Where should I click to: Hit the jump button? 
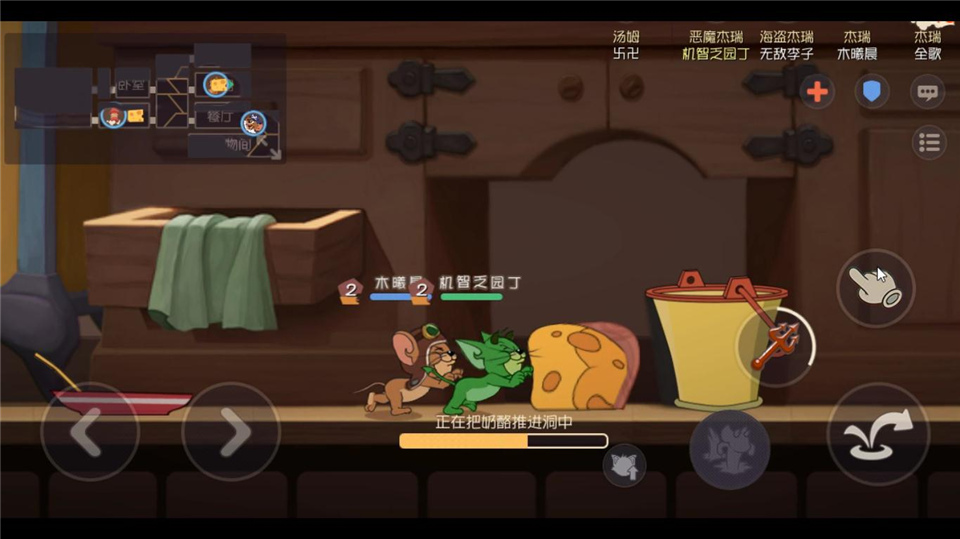(878, 435)
